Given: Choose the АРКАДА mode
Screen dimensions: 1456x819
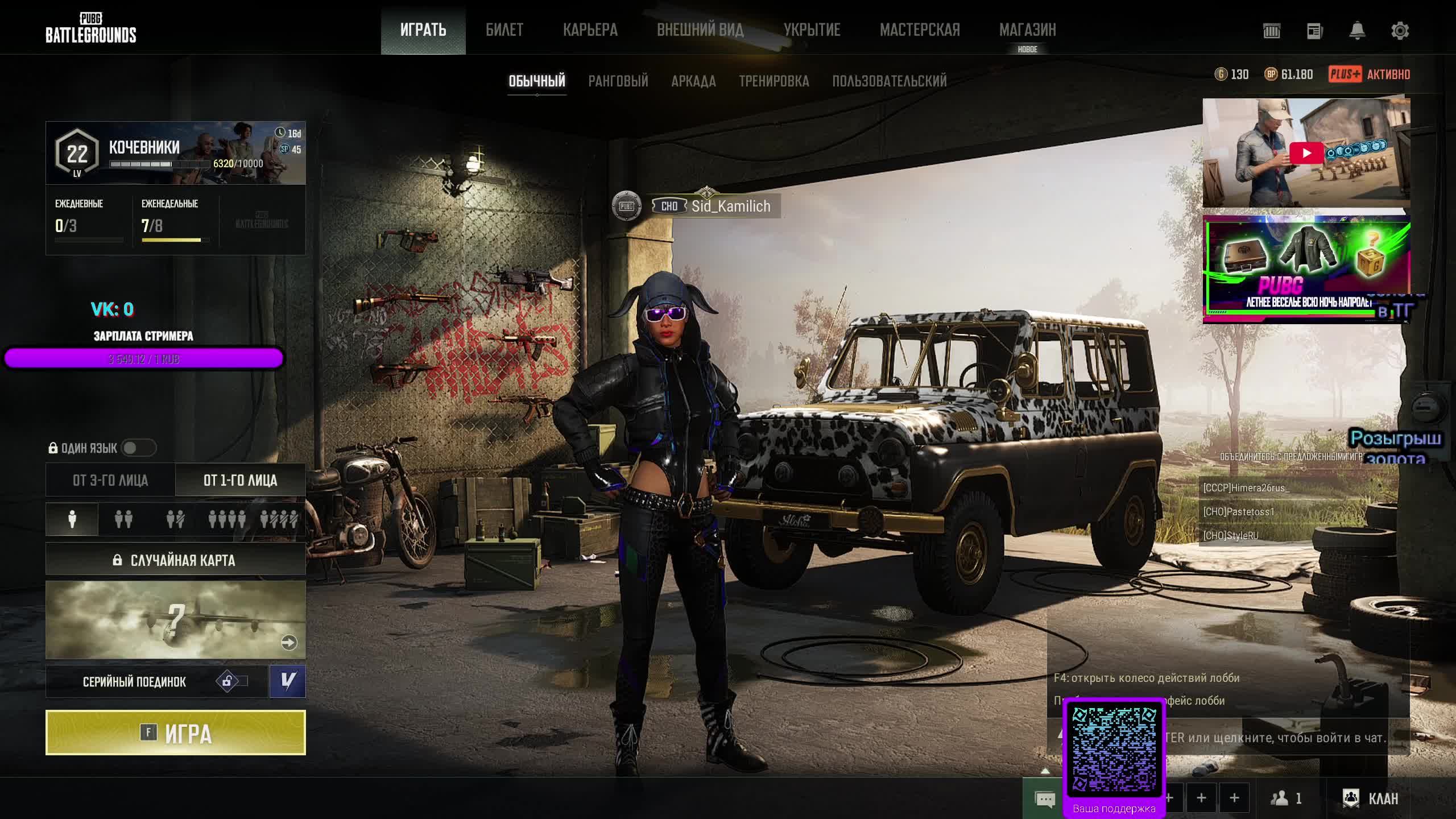Looking at the screenshot, I should (693, 81).
